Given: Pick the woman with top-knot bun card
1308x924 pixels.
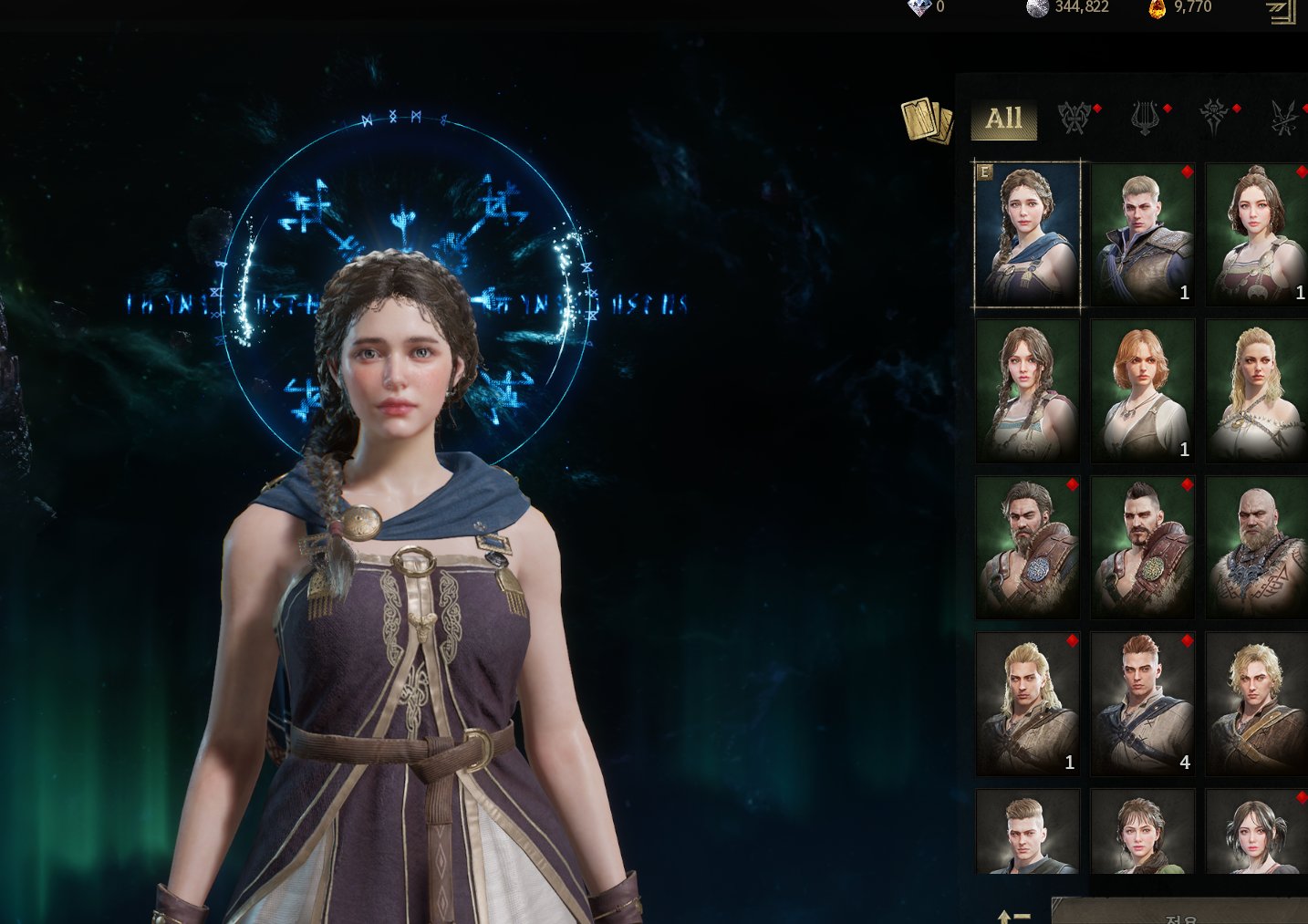Looking at the screenshot, I should click(1257, 234).
